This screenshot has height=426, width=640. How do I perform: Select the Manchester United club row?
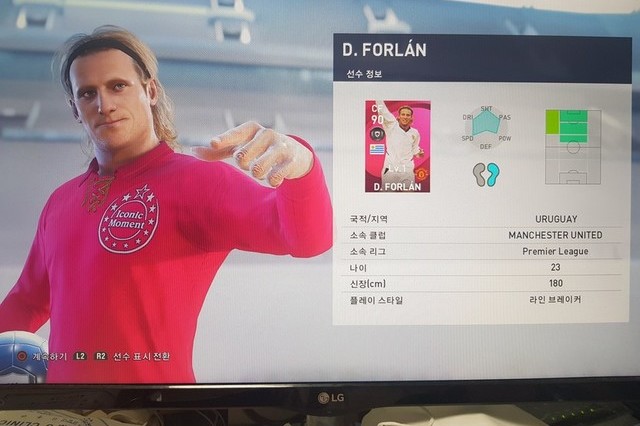(x=482, y=235)
